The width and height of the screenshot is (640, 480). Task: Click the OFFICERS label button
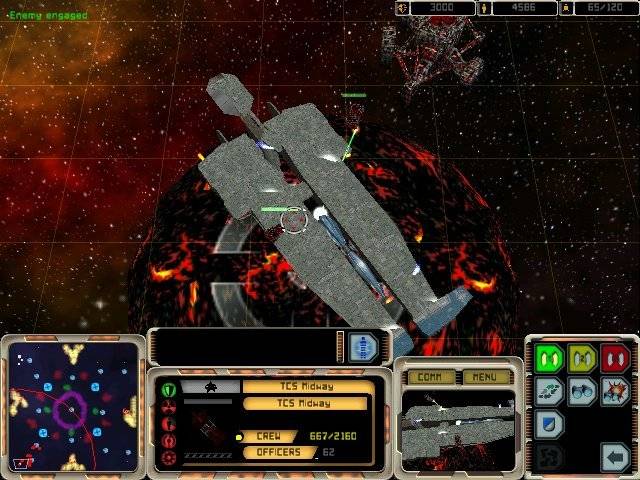(274, 452)
